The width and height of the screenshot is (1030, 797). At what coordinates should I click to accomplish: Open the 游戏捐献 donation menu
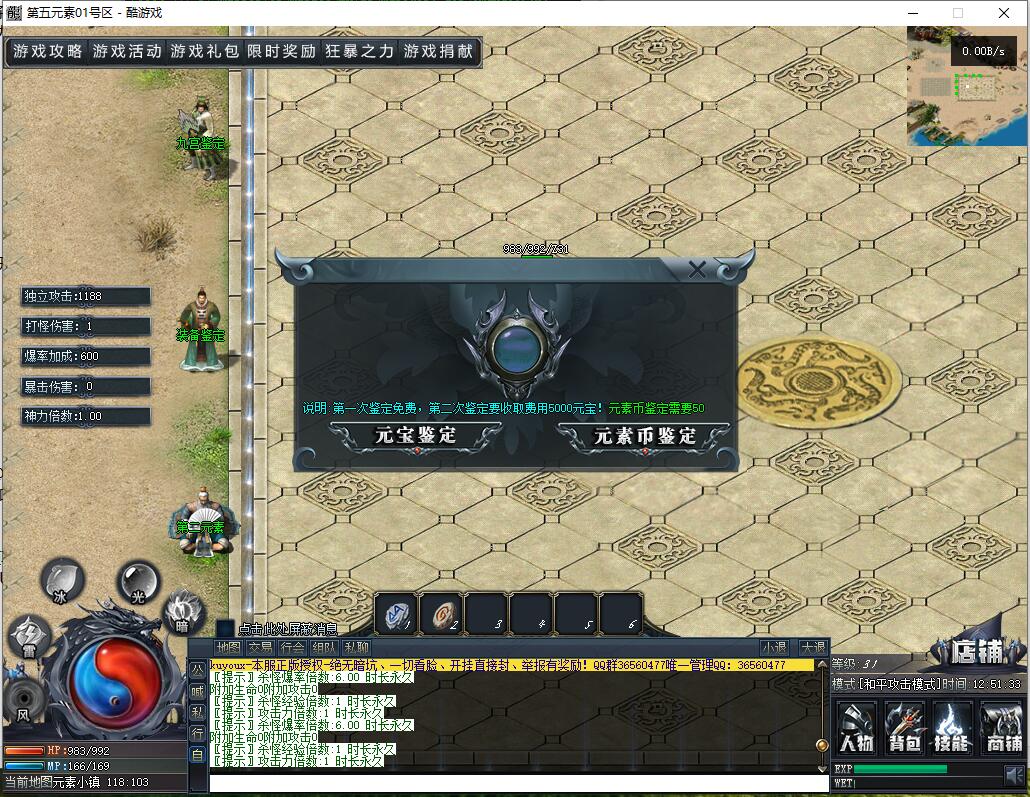438,51
